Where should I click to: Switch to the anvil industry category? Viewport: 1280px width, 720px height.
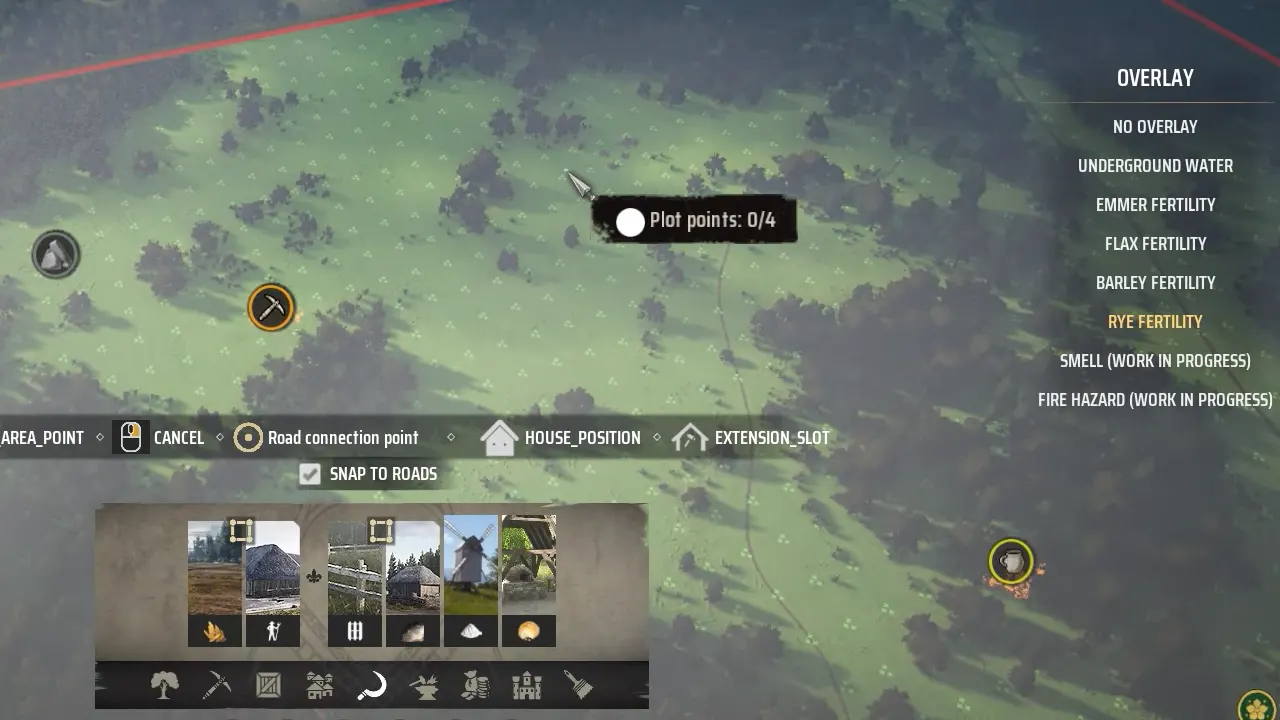(x=424, y=686)
